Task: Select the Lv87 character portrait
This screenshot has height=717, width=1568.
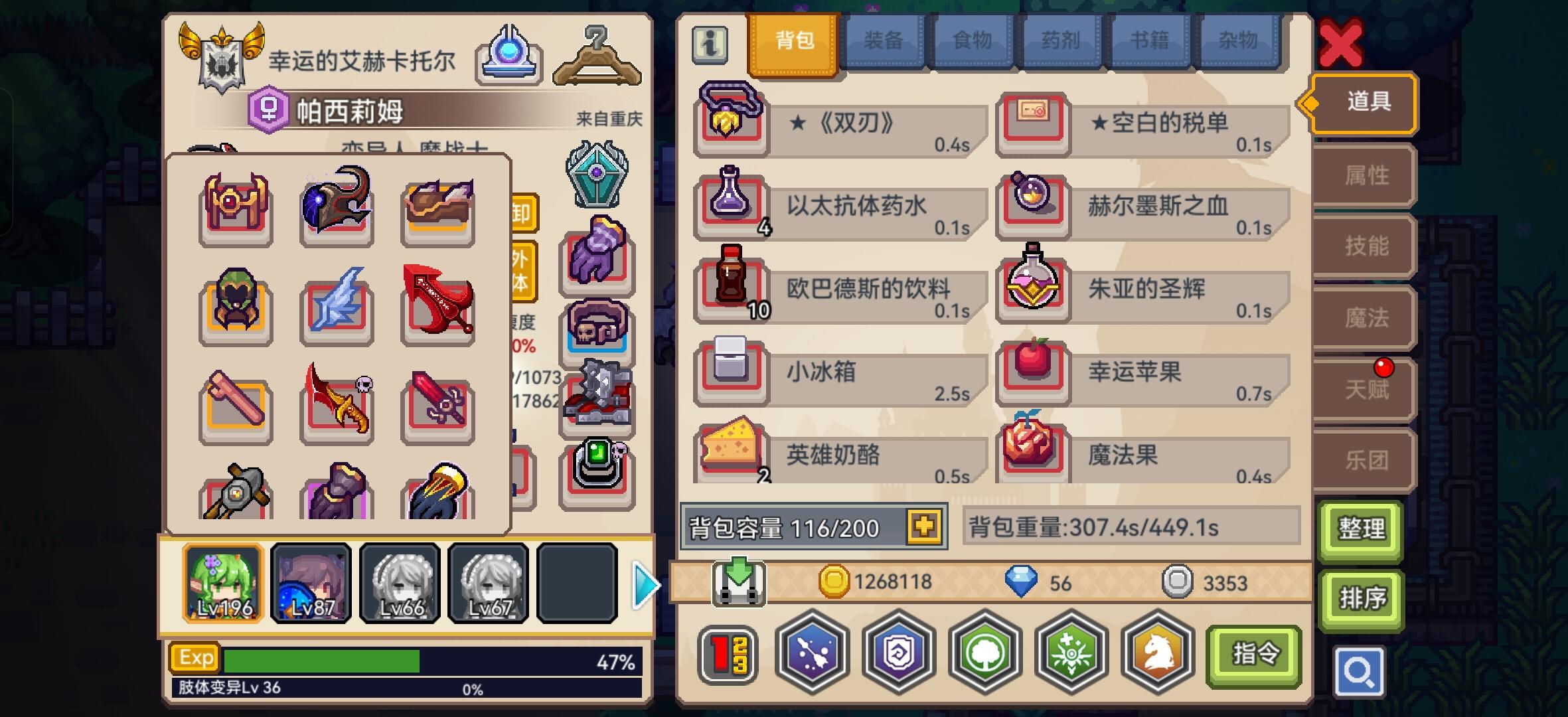Action: [x=311, y=583]
